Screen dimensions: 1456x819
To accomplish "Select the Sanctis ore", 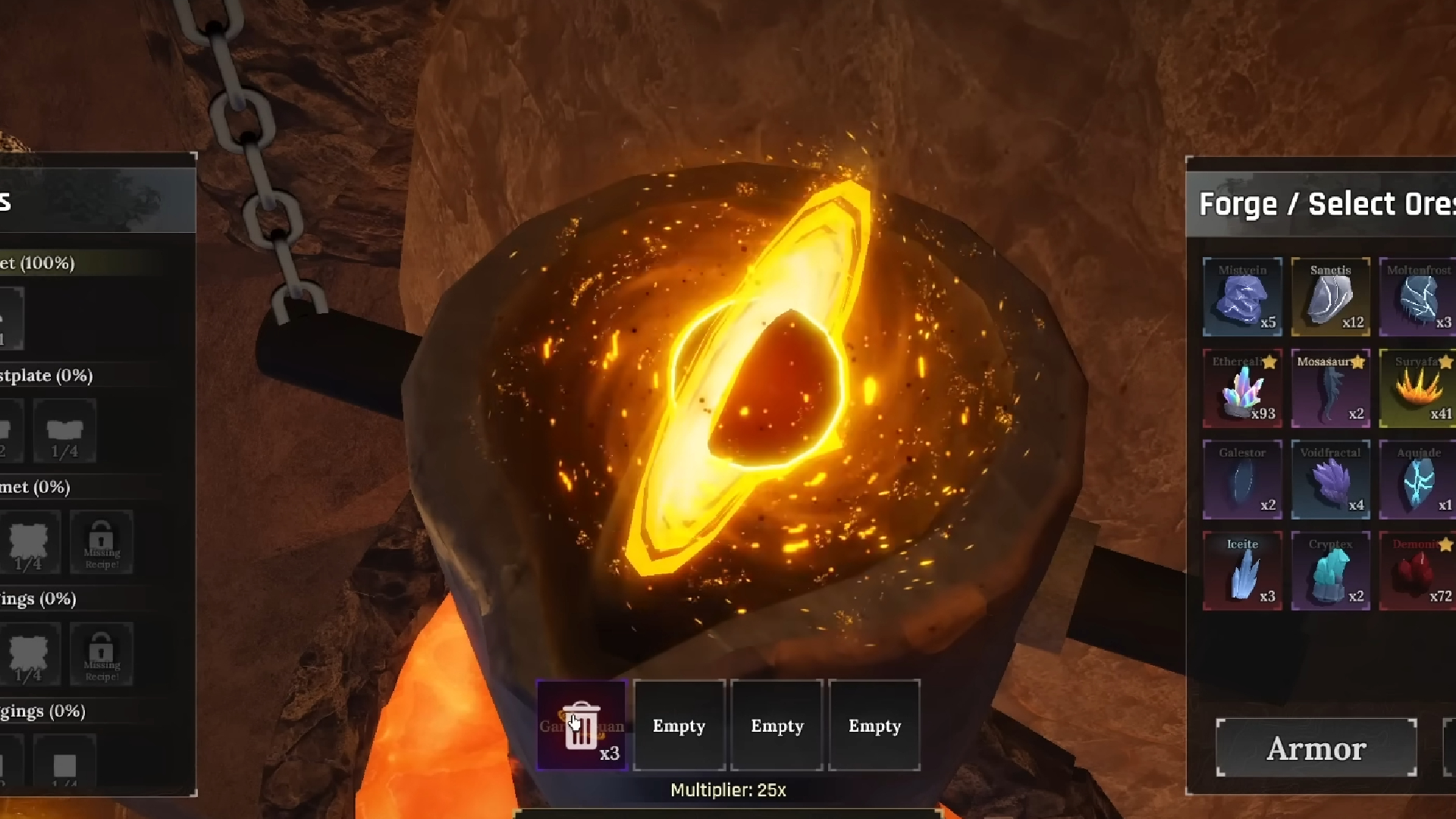I will click(x=1332, y=296).
